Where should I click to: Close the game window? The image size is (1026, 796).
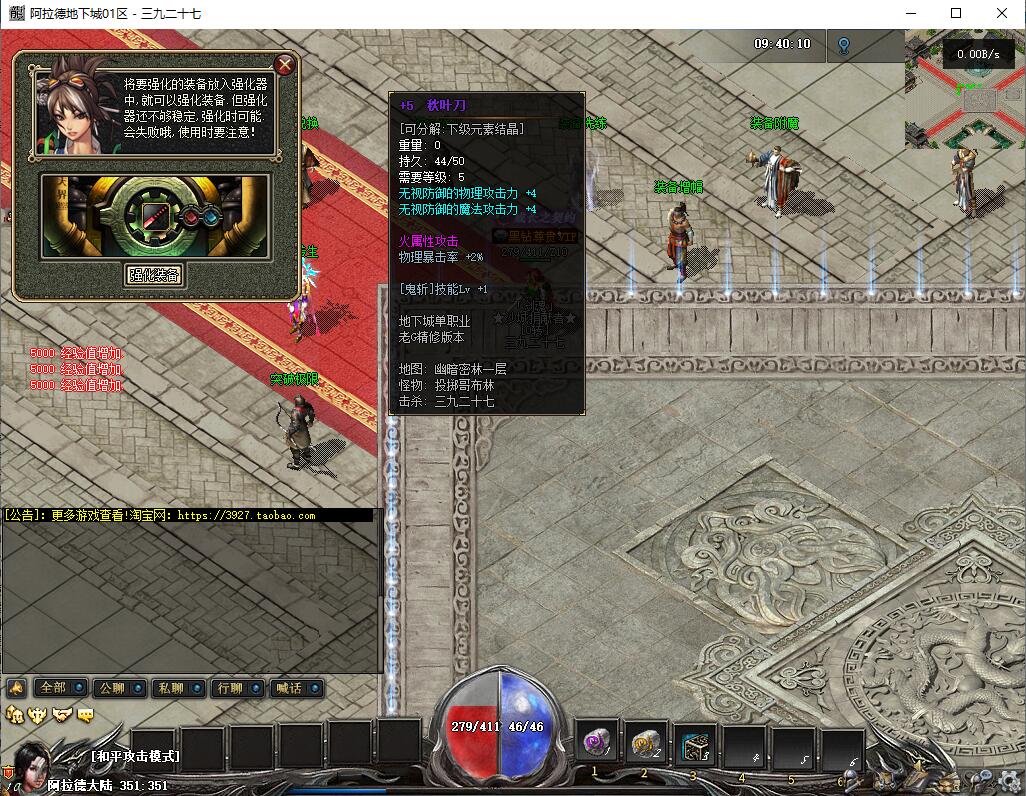point(1002,14)
